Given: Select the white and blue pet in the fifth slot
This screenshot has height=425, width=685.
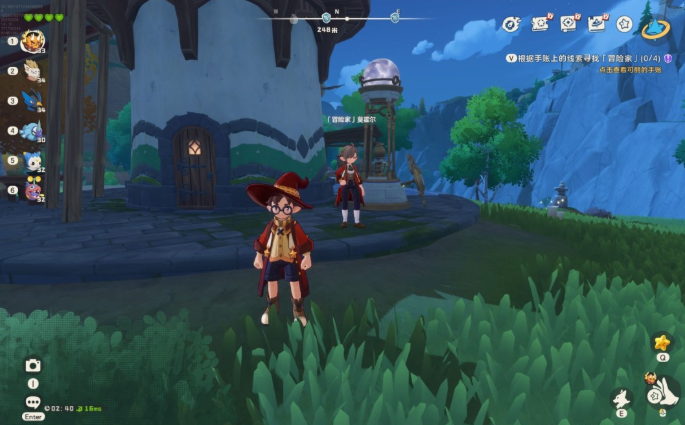Looking at the screenshot, I should [x=32, y=160].
